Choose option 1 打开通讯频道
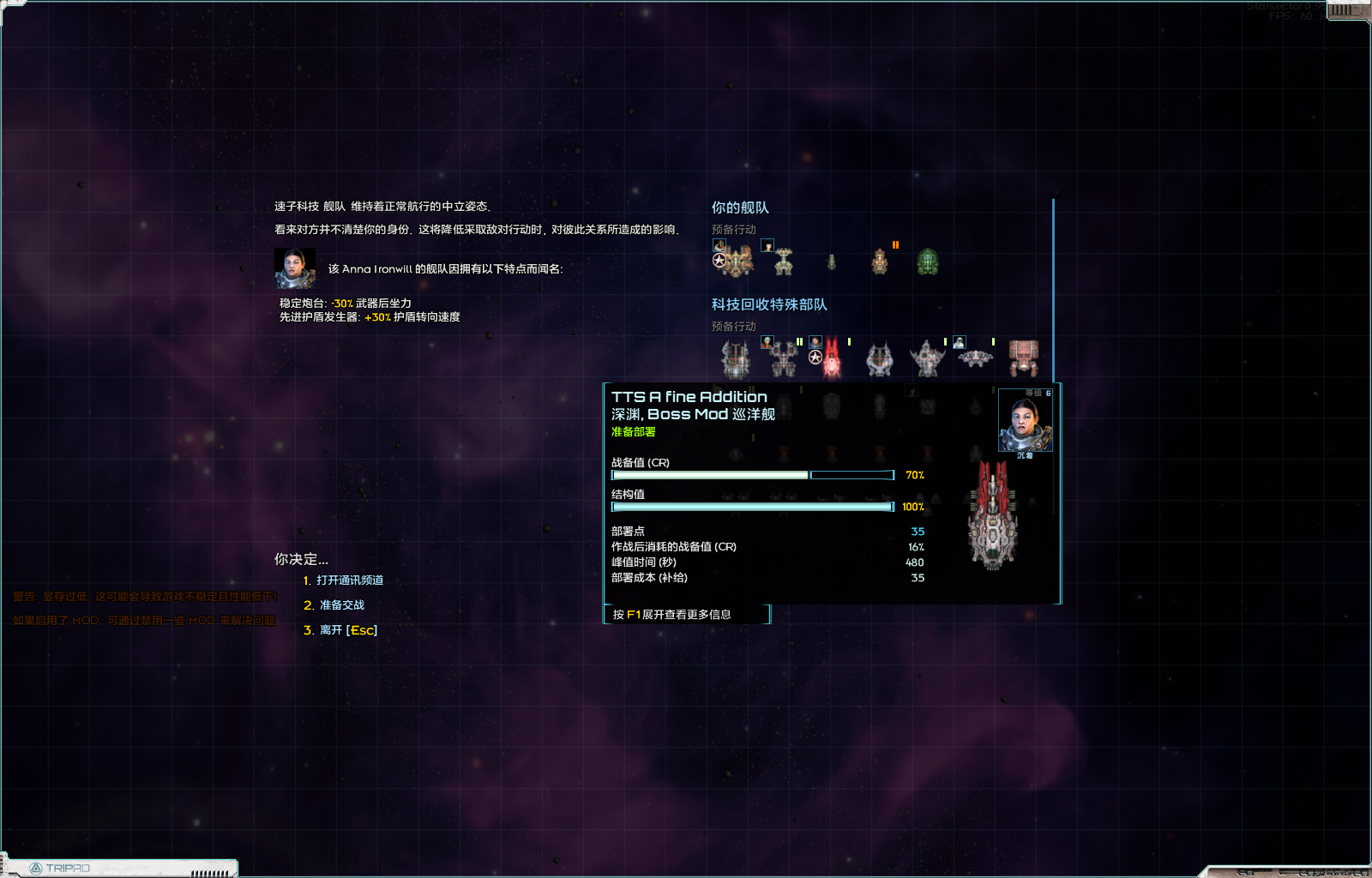Image resolution: width=1372 pixels, height=878 pixels. [345, 580]
